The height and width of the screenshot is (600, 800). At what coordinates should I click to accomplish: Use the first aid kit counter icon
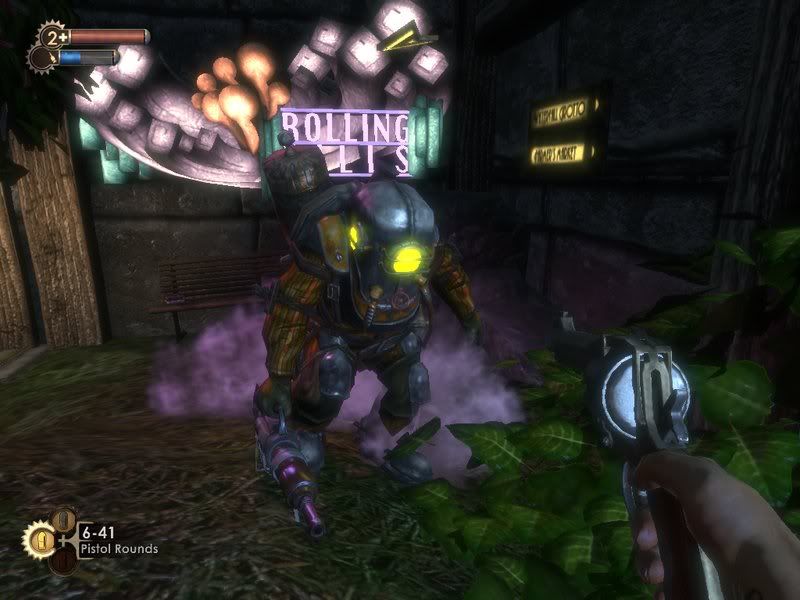click(51, 38)
